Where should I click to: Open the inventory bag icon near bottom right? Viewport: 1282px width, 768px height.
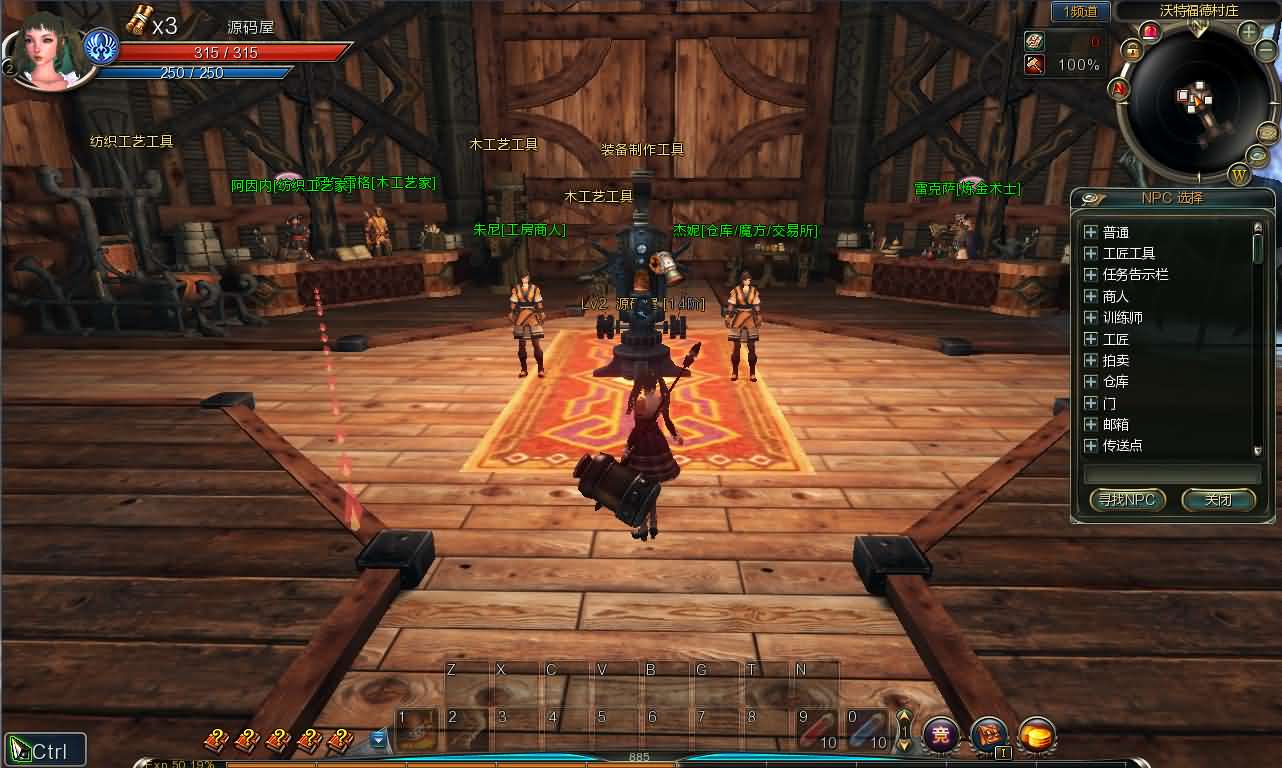click(988, 733)
